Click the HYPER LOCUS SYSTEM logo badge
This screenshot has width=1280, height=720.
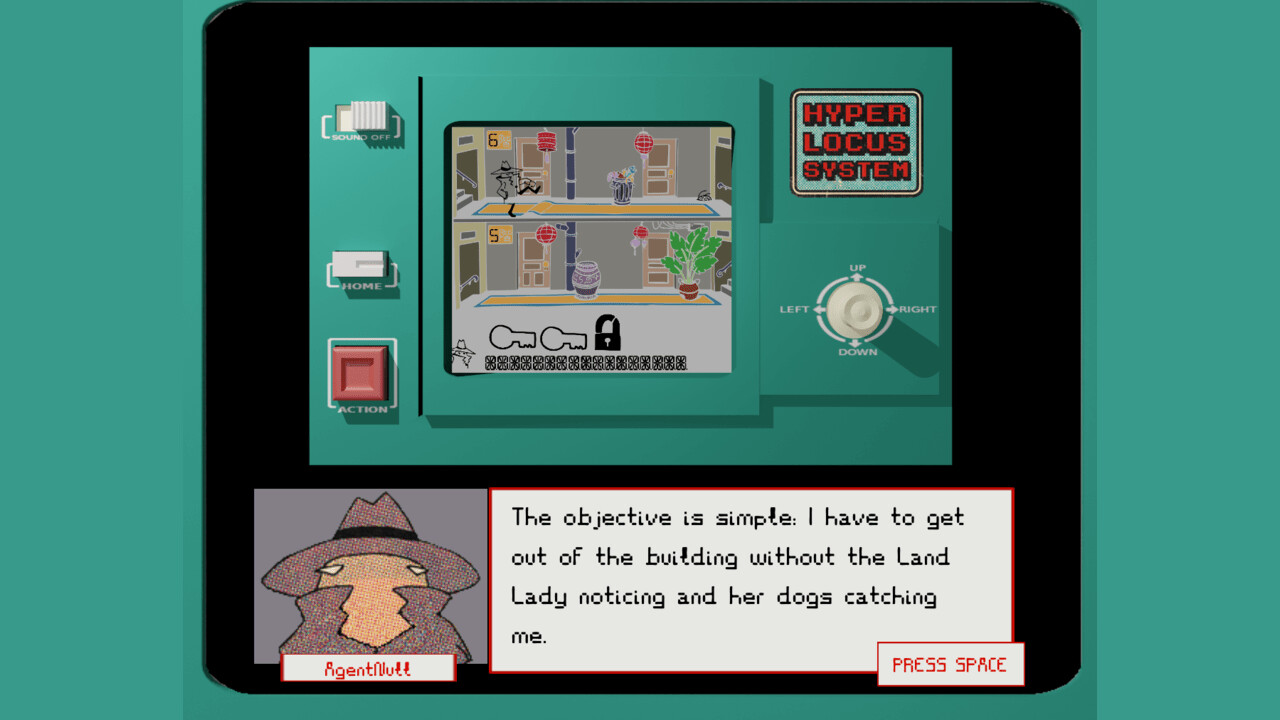(x=856, y=142)
